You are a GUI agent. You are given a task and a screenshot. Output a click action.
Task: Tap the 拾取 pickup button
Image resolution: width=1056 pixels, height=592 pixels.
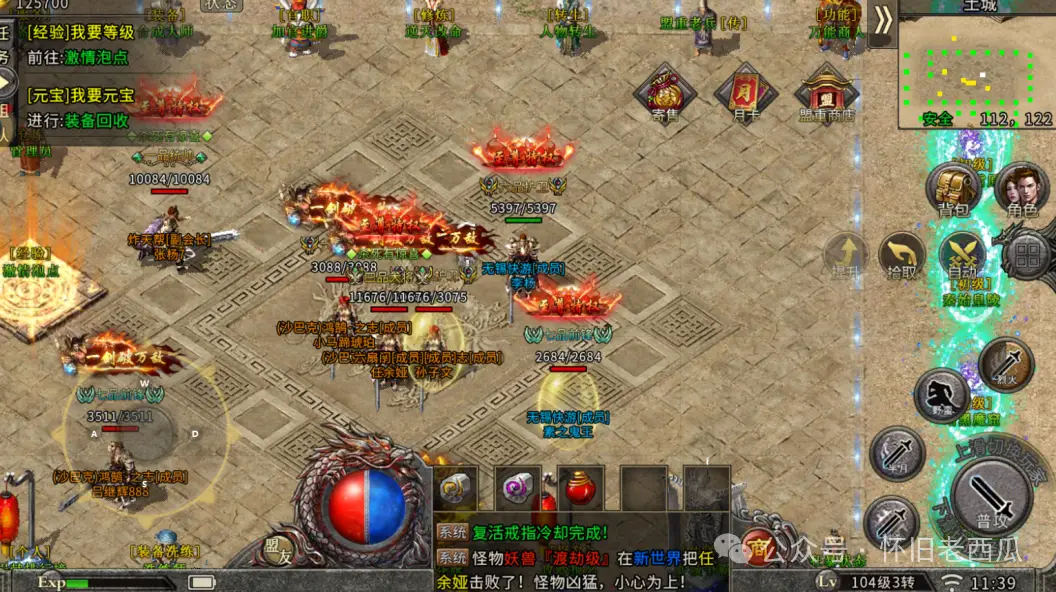pos(902,258)
